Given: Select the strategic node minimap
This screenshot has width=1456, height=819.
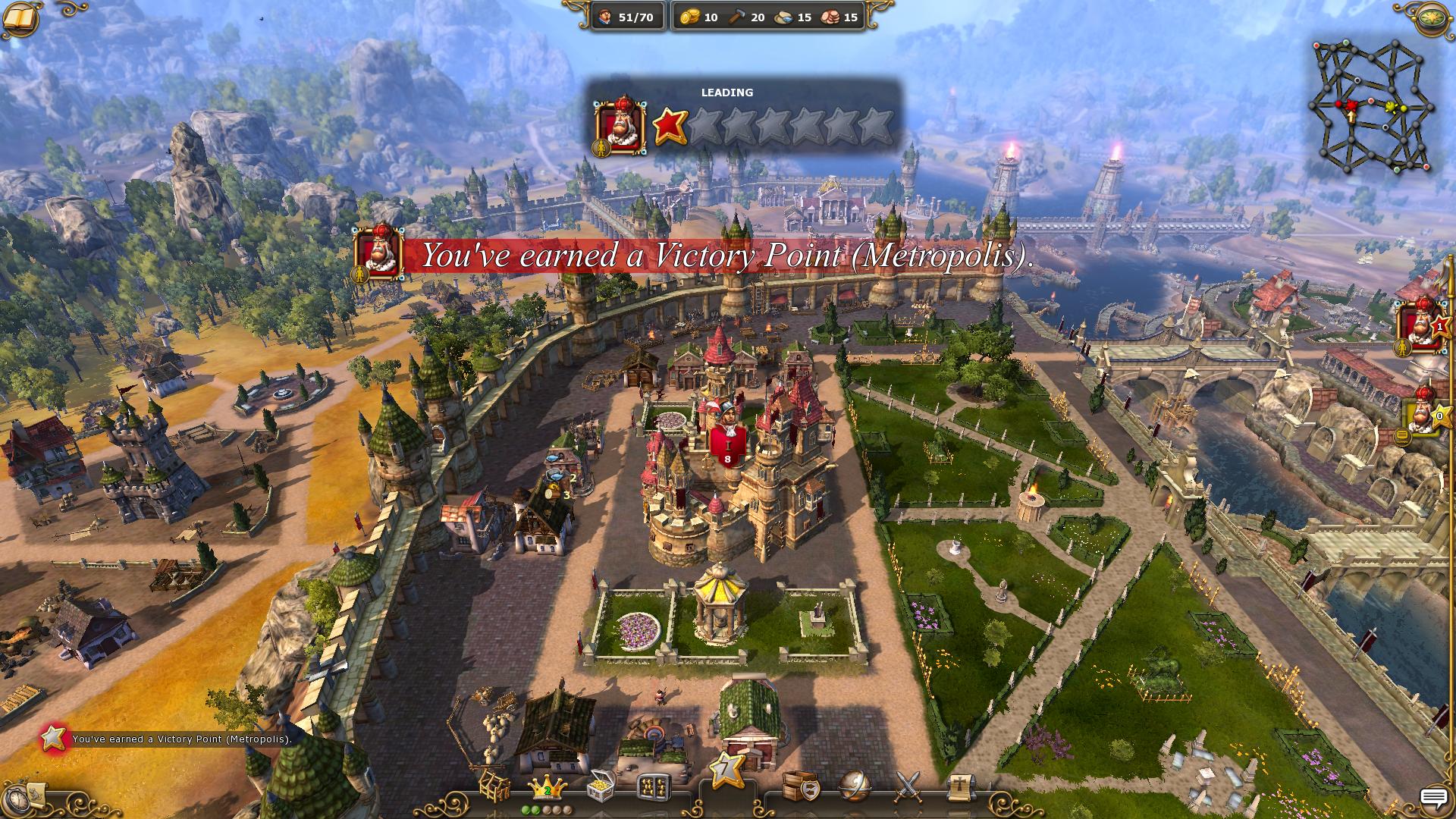Looking at the screenshot, I should (x=1373, y=104).
